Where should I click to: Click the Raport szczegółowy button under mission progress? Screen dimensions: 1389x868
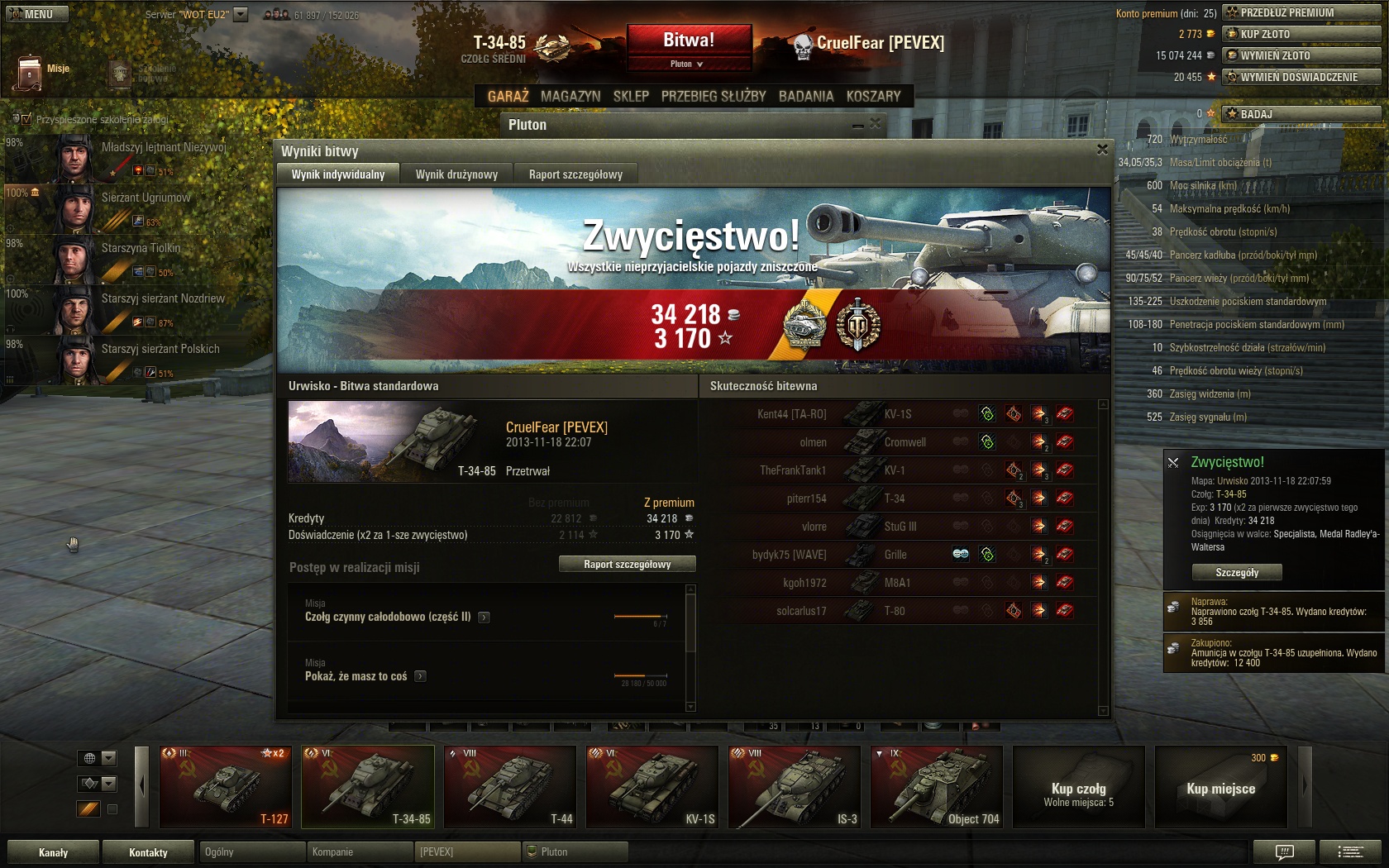click(627, 565)
